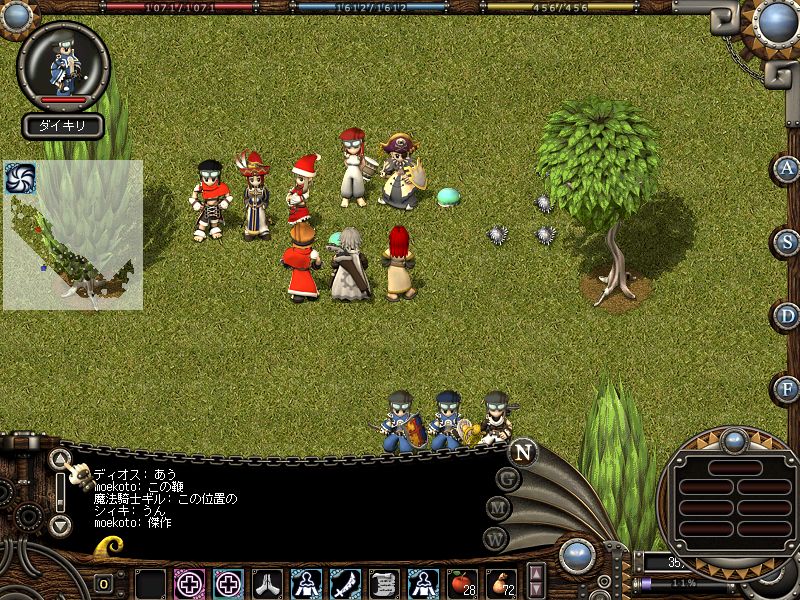Click the ダイキリ character portrait
Image resolution: width=800 pixels, height=600 pixels.
click(63, 65)
